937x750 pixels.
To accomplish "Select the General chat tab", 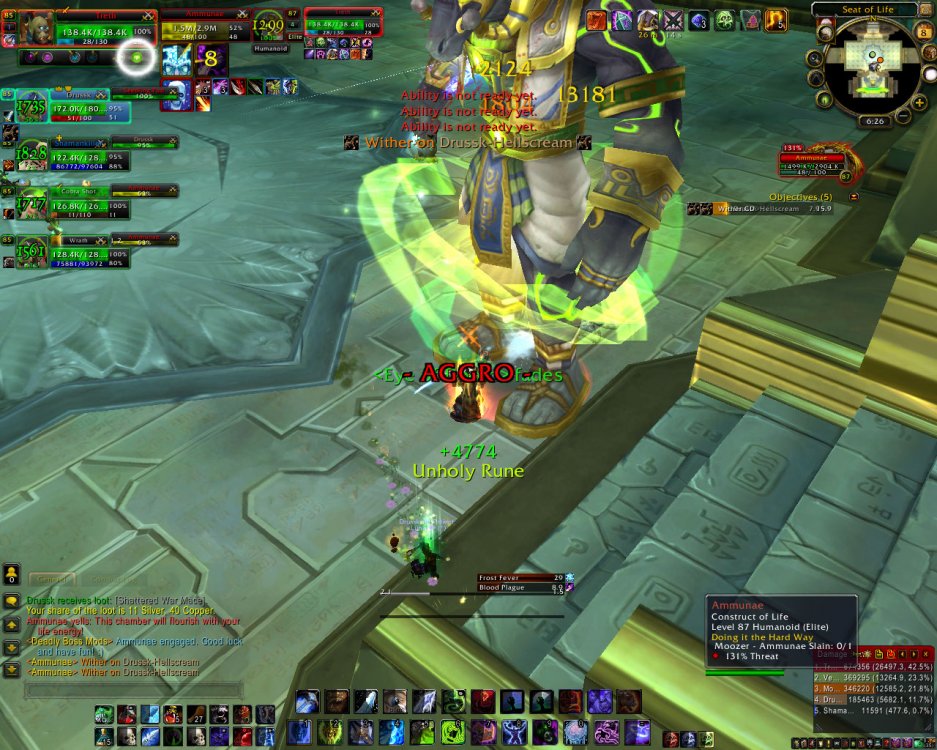I will tap(50, 579).
